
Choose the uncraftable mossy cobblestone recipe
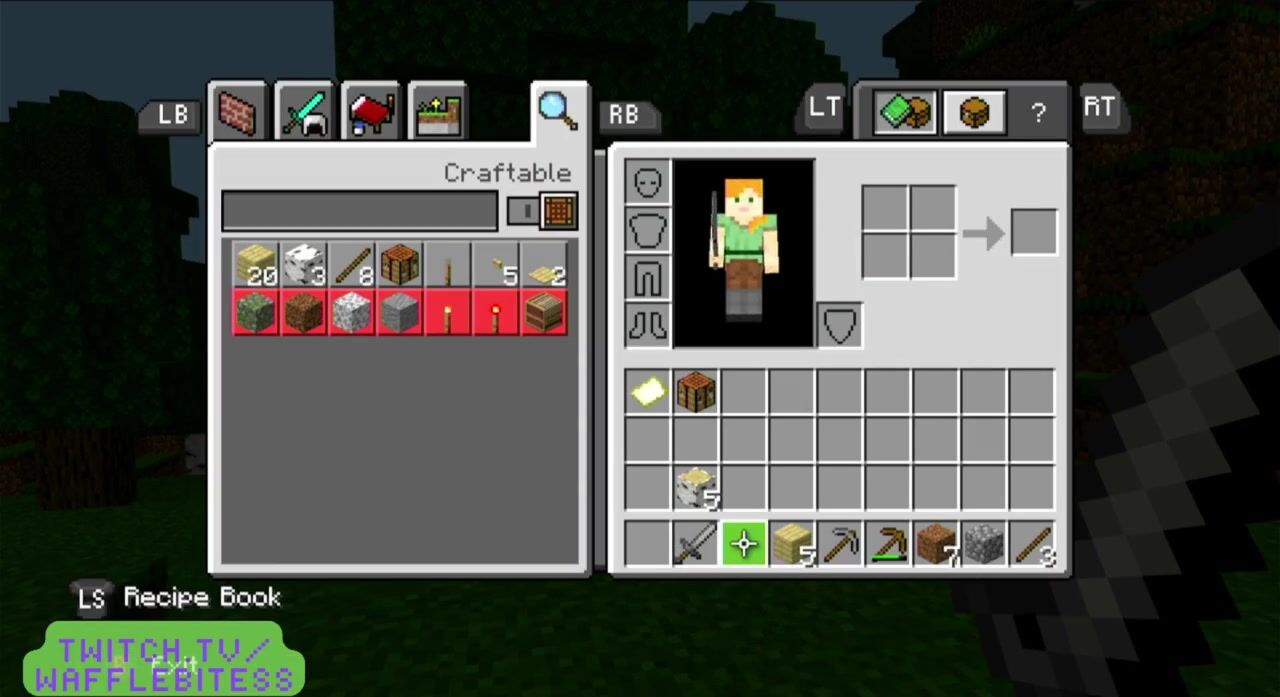pyautogui.click(x=256, y=313)
